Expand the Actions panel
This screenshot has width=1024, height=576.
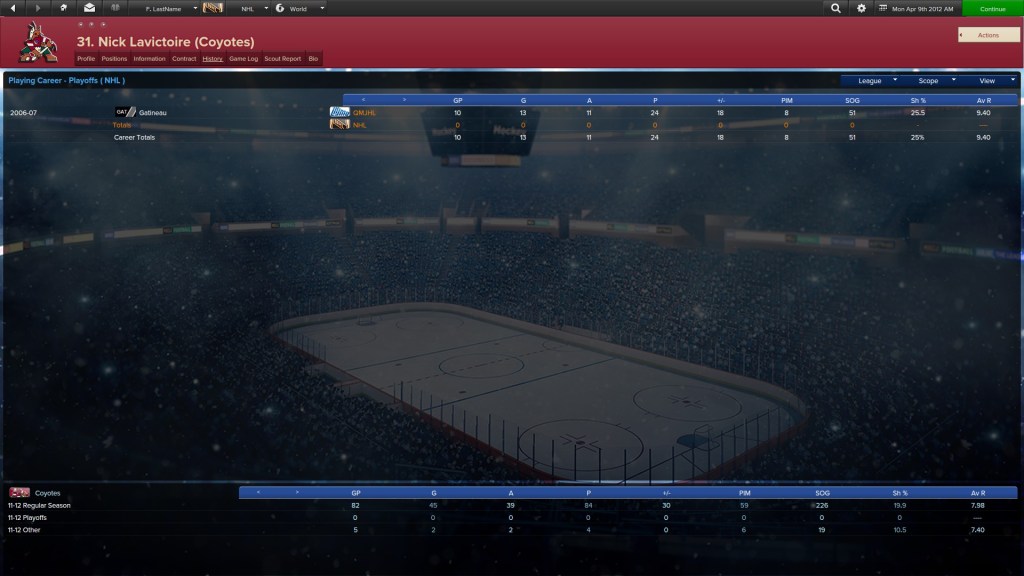click(x=988, y=35)
